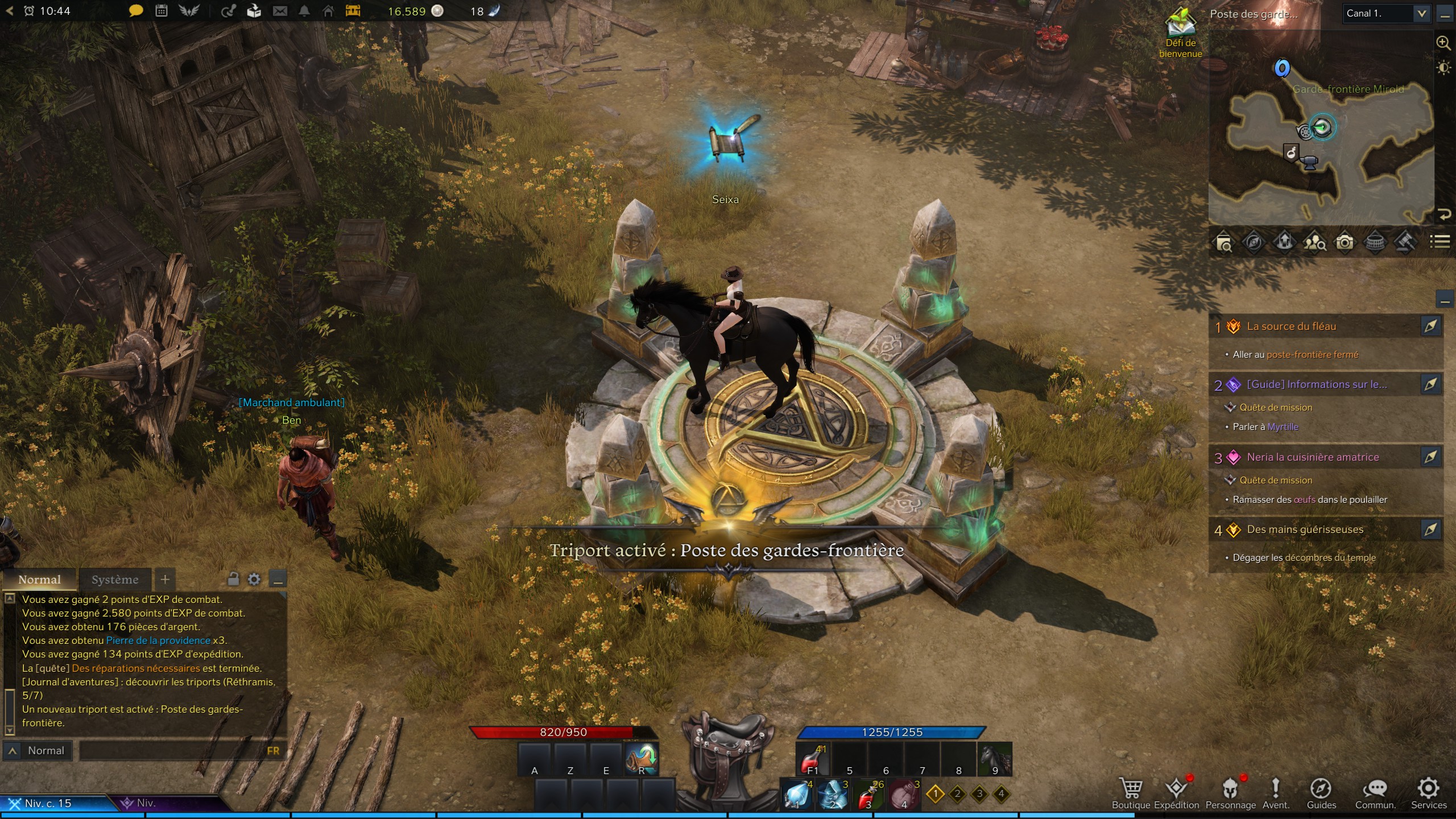This screenshot has width=1456, height=819.
Task: Click the chat message input field
Action: point(171,751)
